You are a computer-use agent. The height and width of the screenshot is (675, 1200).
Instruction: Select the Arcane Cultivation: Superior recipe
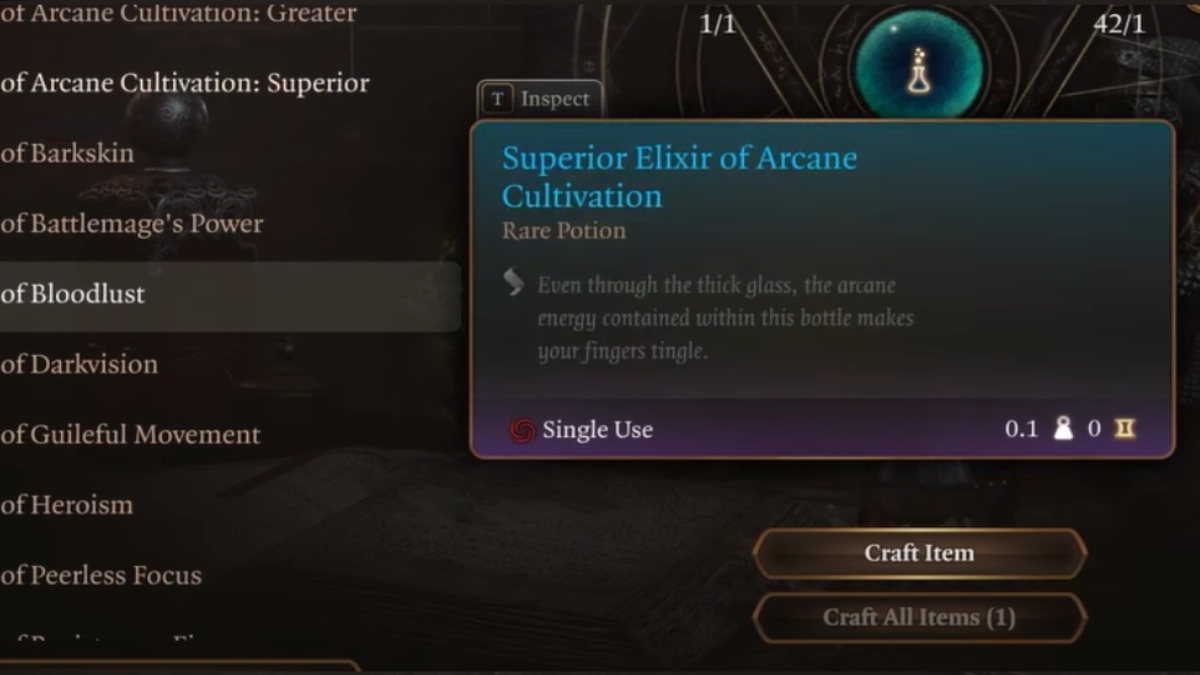pyautogui.click(x=185, y=83)
